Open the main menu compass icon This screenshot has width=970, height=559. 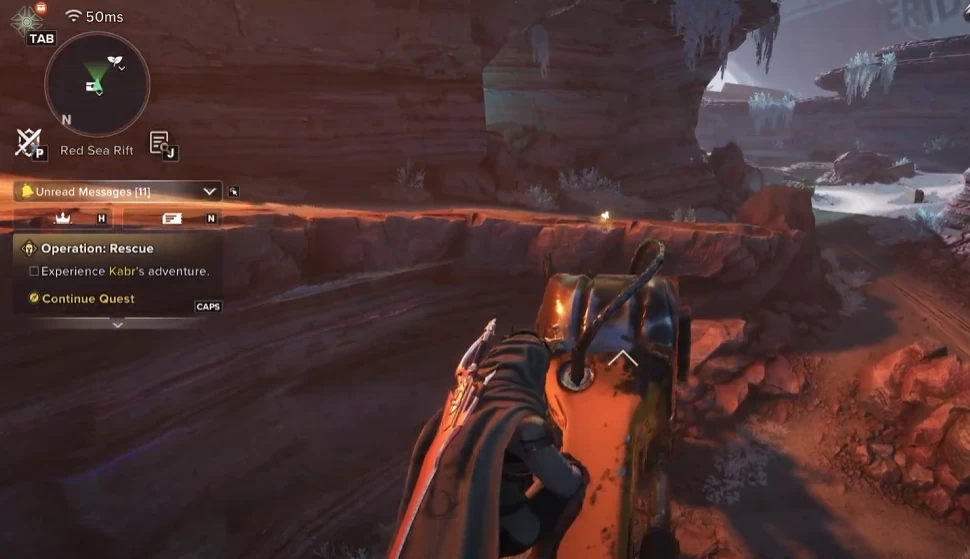click(x=25, y=19)
